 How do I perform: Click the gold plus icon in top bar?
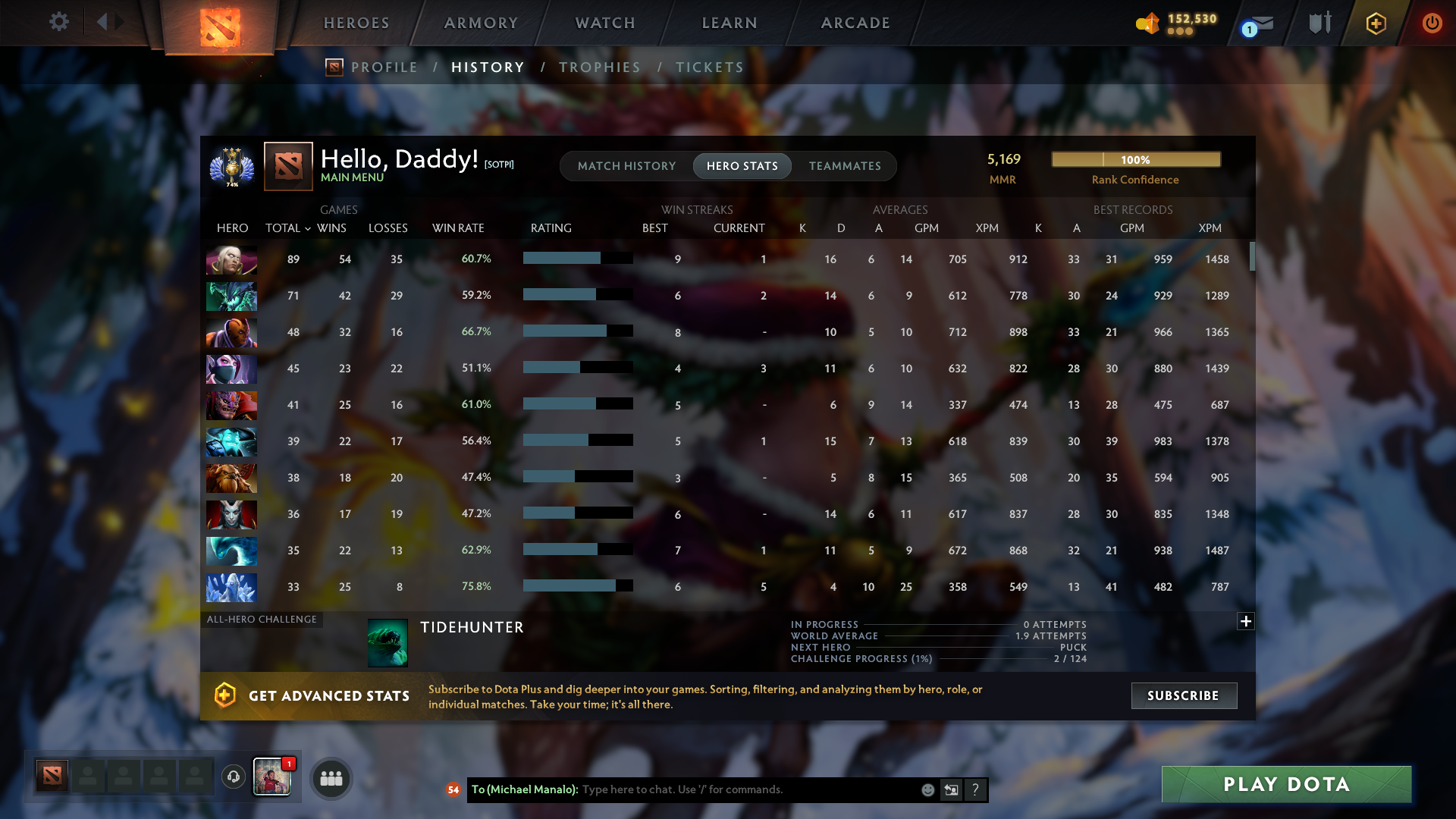pos(1375,23)
